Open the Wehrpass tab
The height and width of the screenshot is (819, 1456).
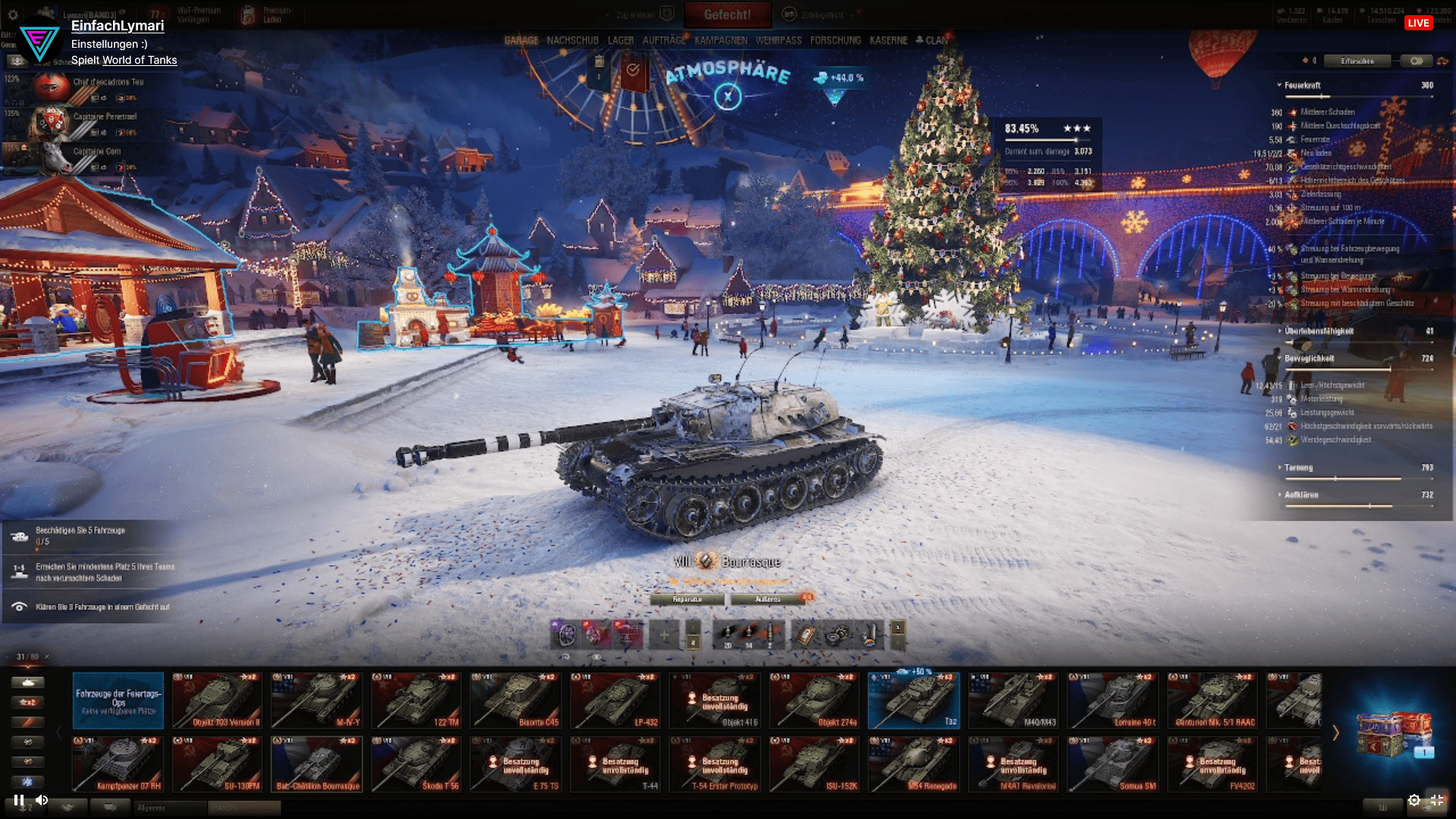pyautogui.click(x=778, y=40)
